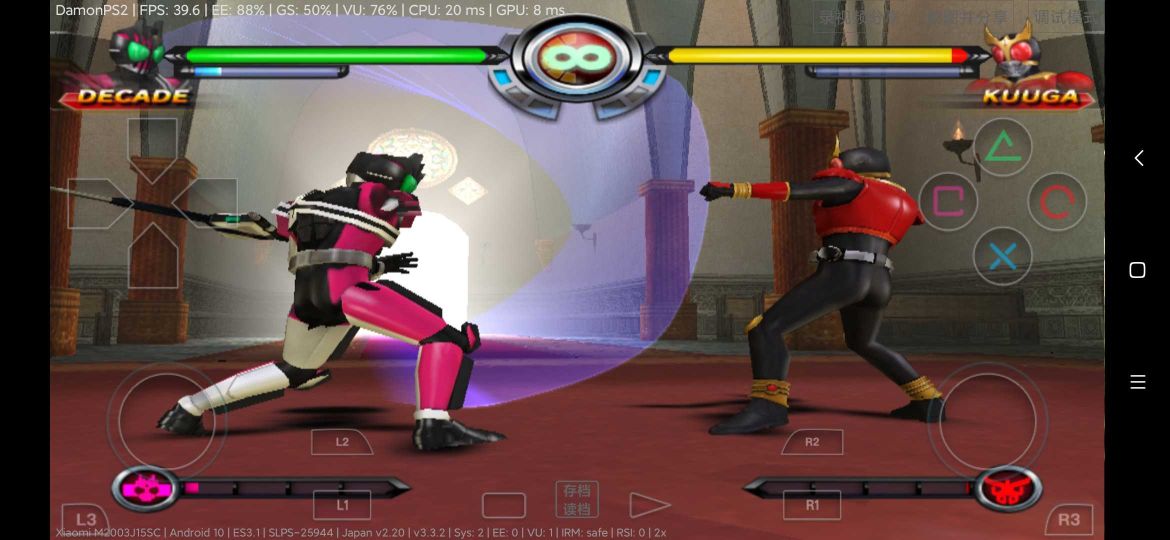The image size is (1170, 540).
Task: Tap the triangular Start button
Action: [x=649, y=505]
